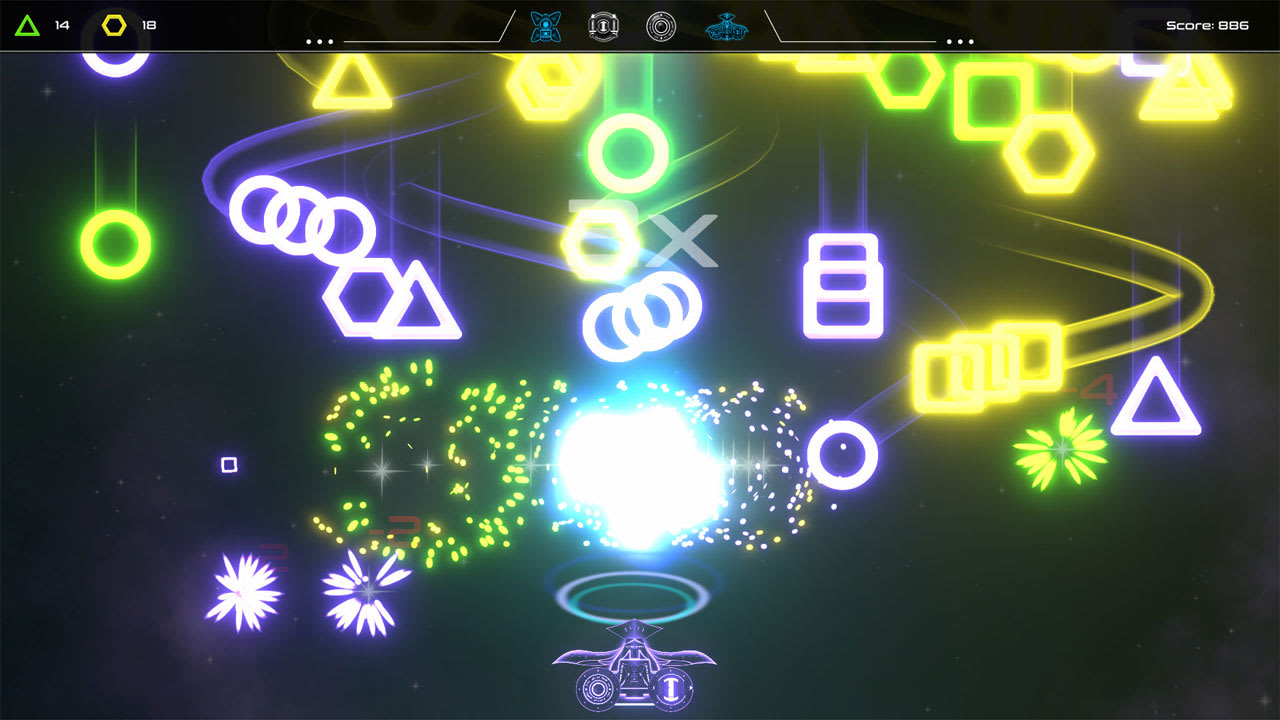Click the small purple square pickup on the left

point(227,463)
